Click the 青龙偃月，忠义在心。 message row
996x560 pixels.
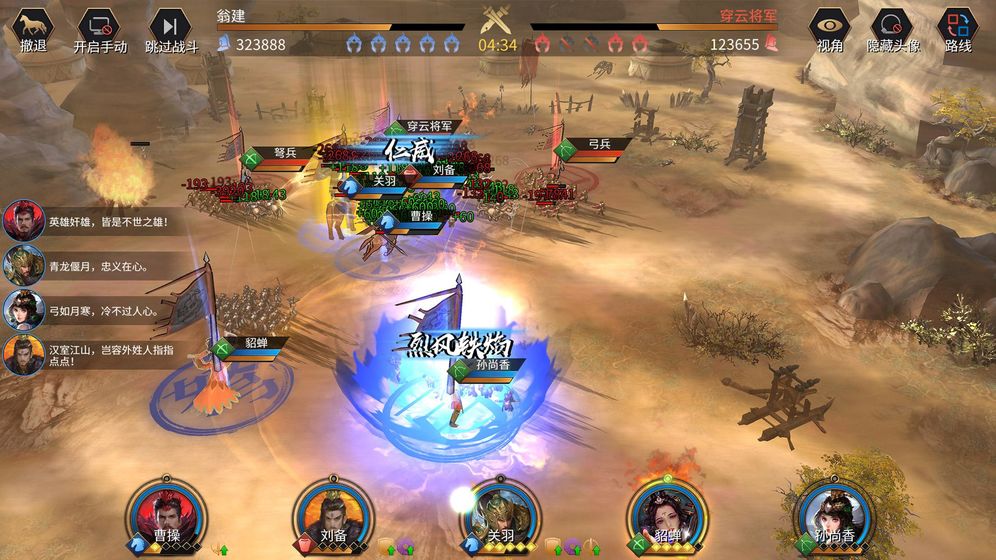coord(95,266)
